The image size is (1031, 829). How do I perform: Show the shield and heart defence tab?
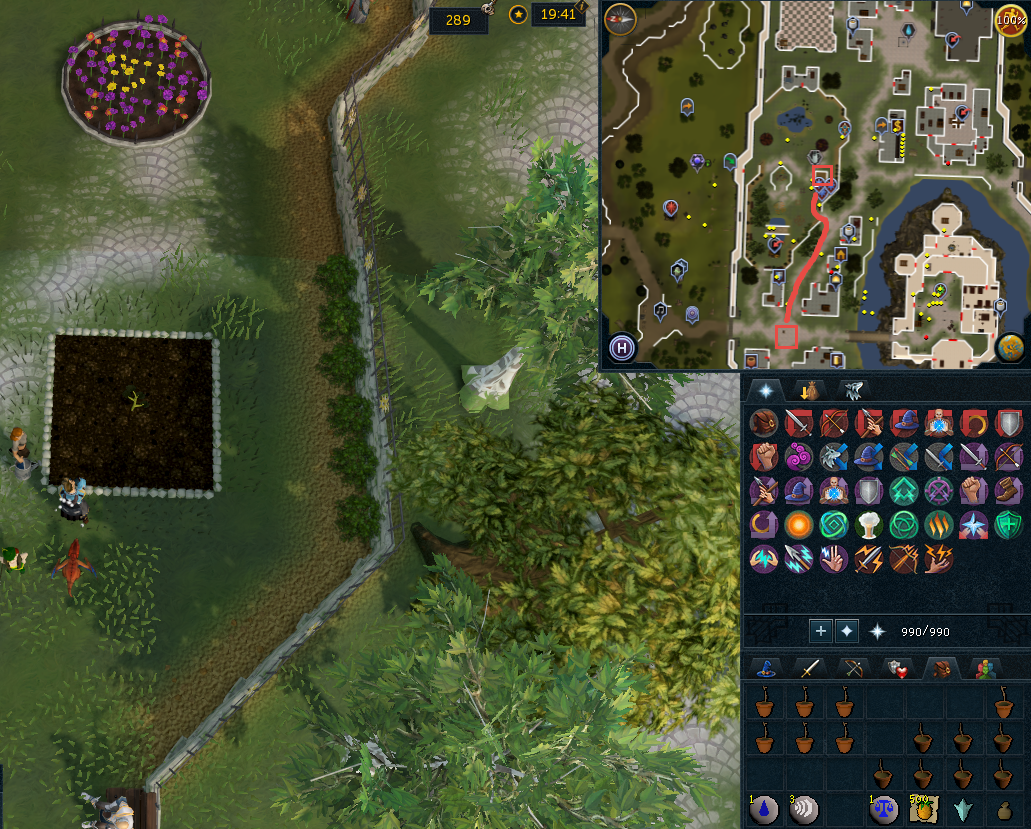895,668
